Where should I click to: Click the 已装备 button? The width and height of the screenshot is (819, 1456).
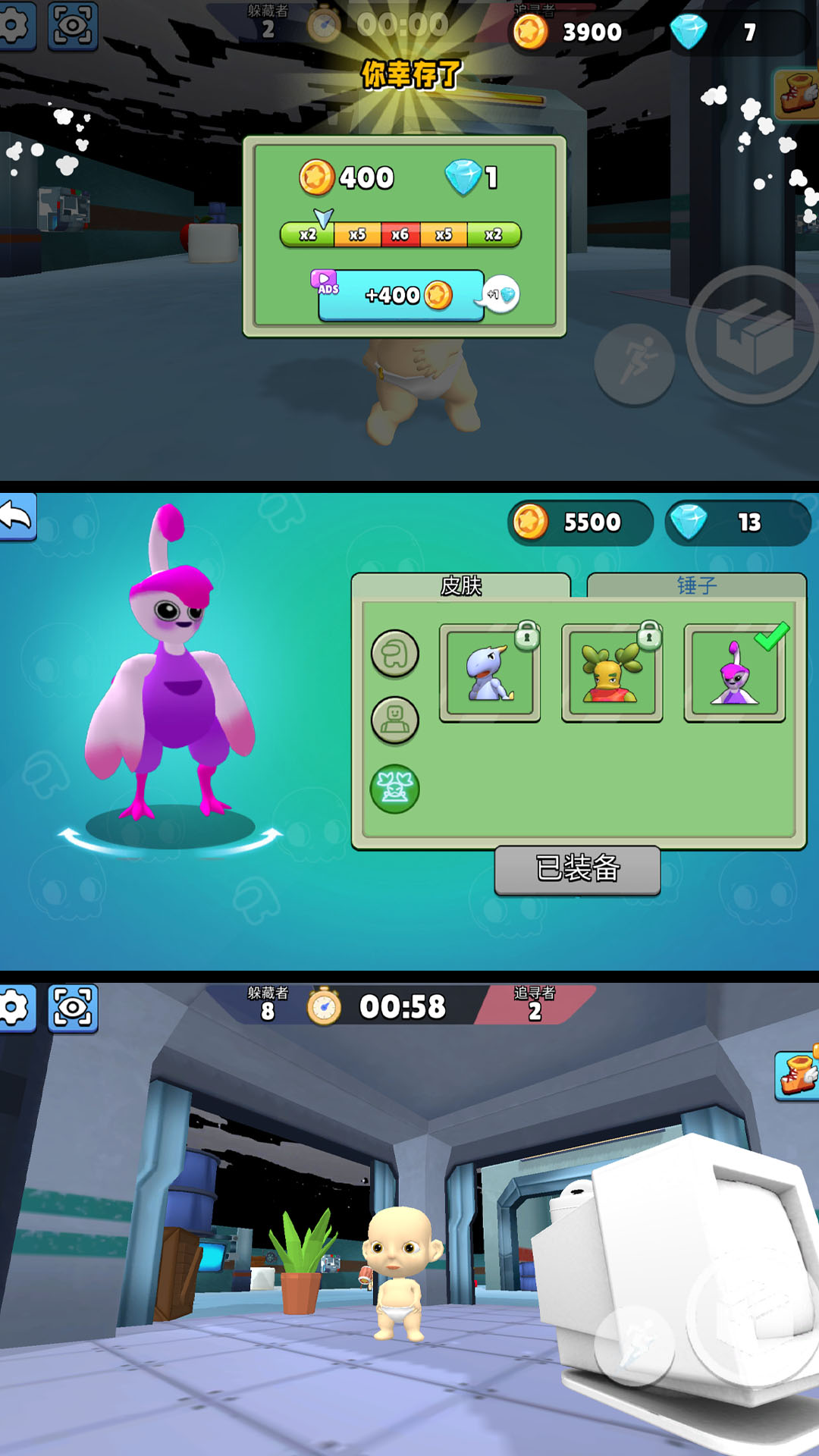577,869
